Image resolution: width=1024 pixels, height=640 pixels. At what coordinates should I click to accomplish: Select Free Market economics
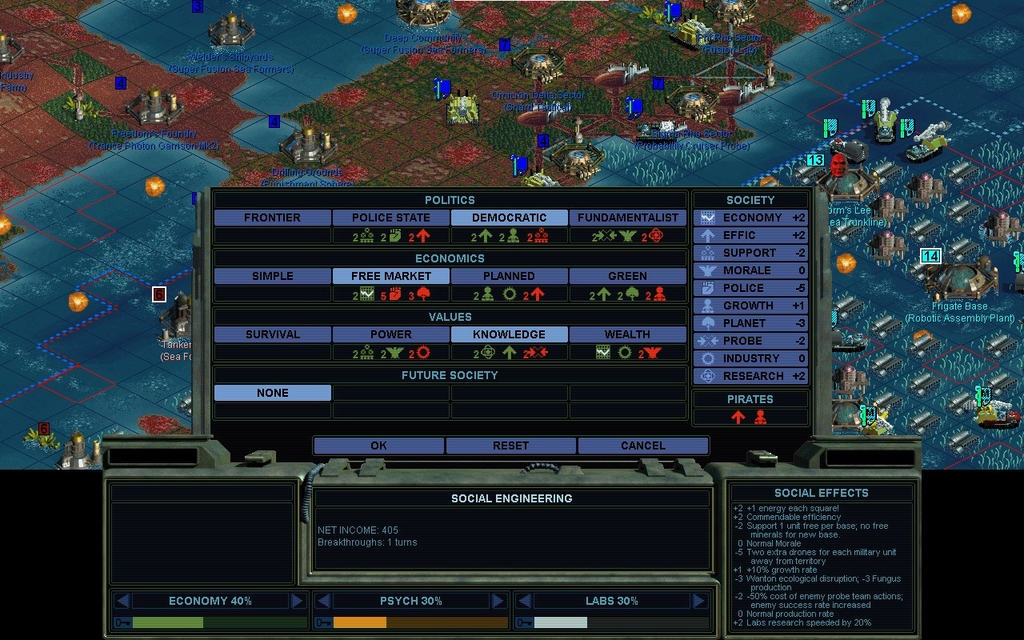[x=391, y=276]
